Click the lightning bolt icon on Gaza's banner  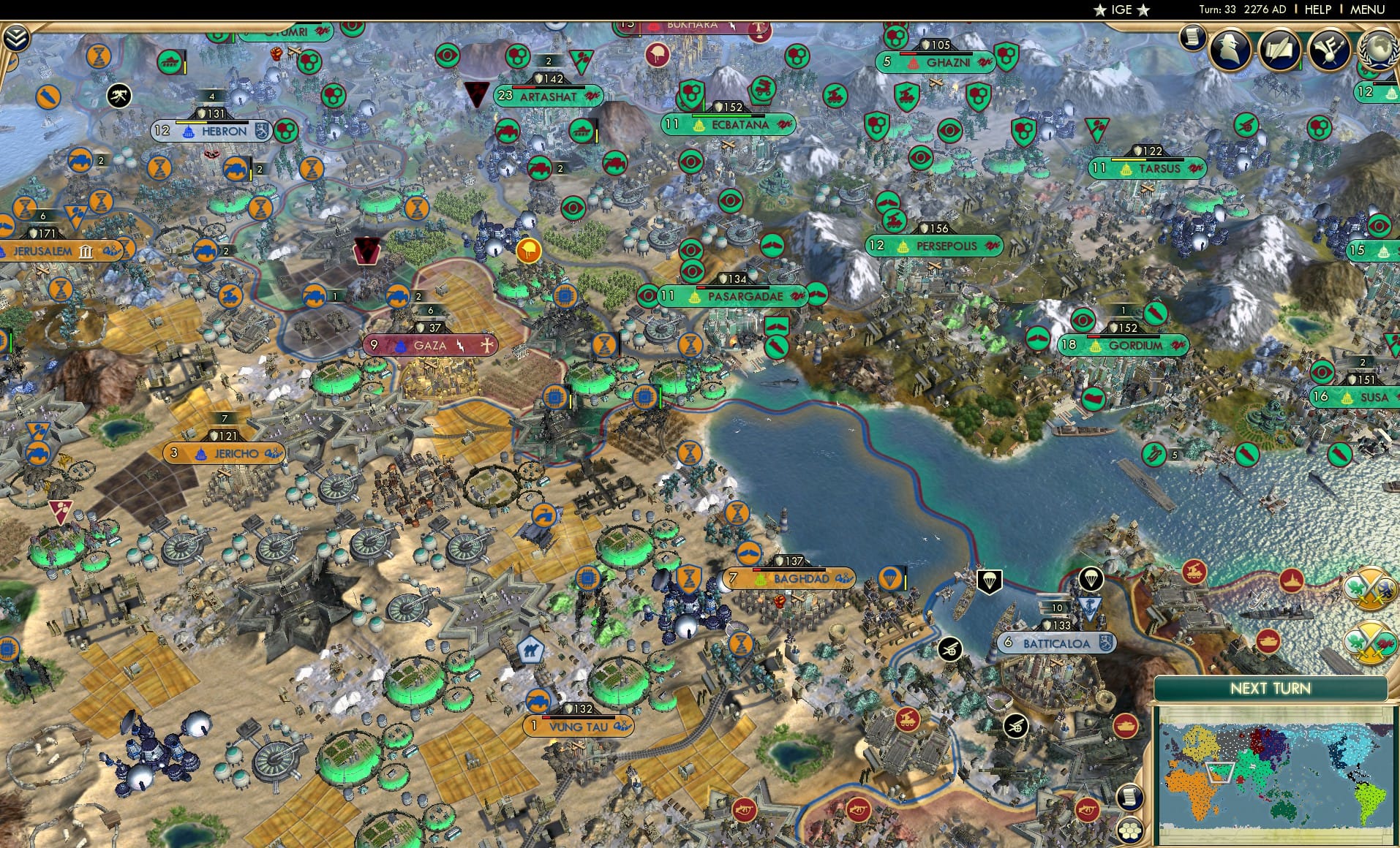pyautogui.click(x=460, y=346)
